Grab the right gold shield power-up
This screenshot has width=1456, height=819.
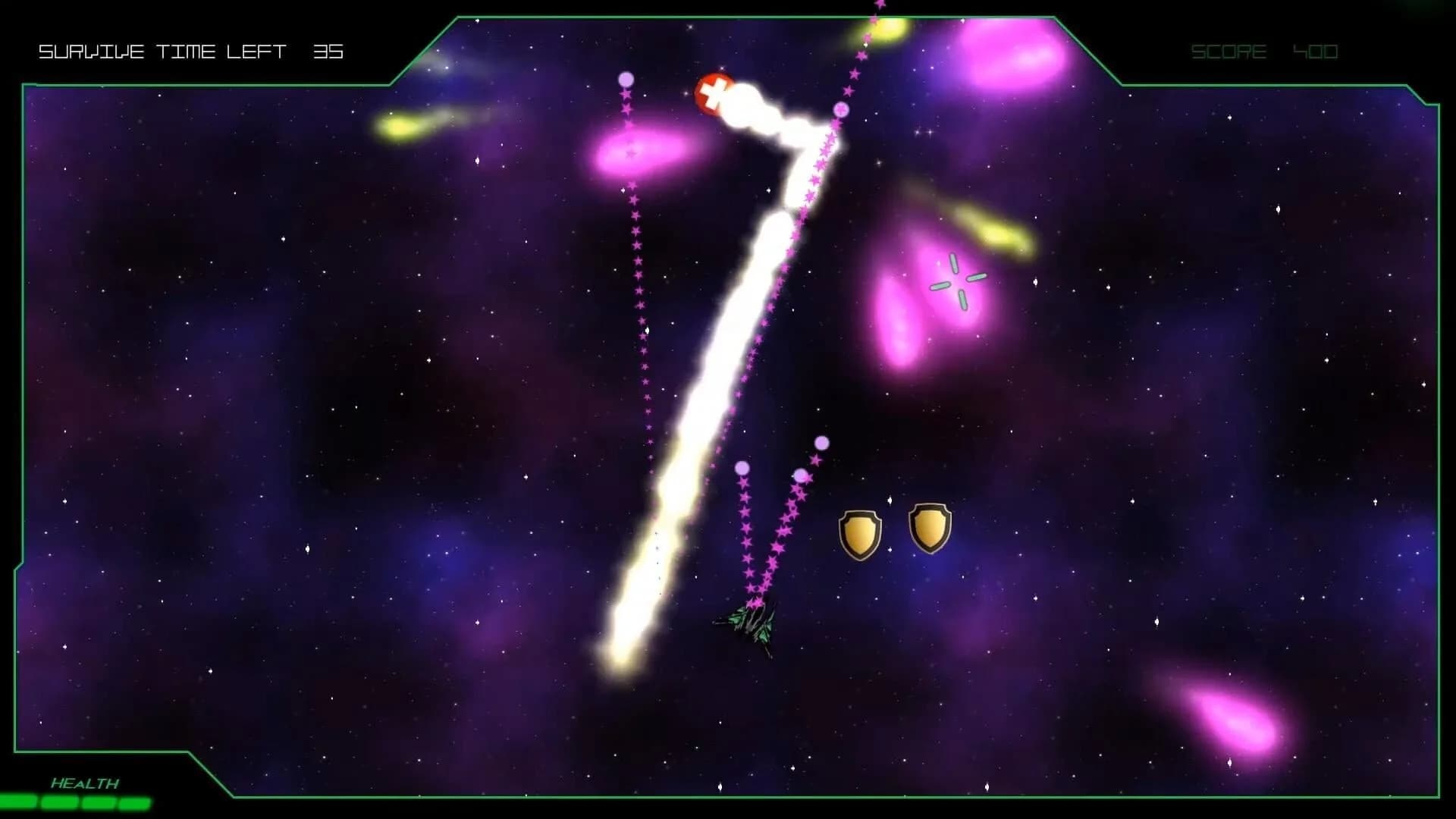tap(930, 526)
